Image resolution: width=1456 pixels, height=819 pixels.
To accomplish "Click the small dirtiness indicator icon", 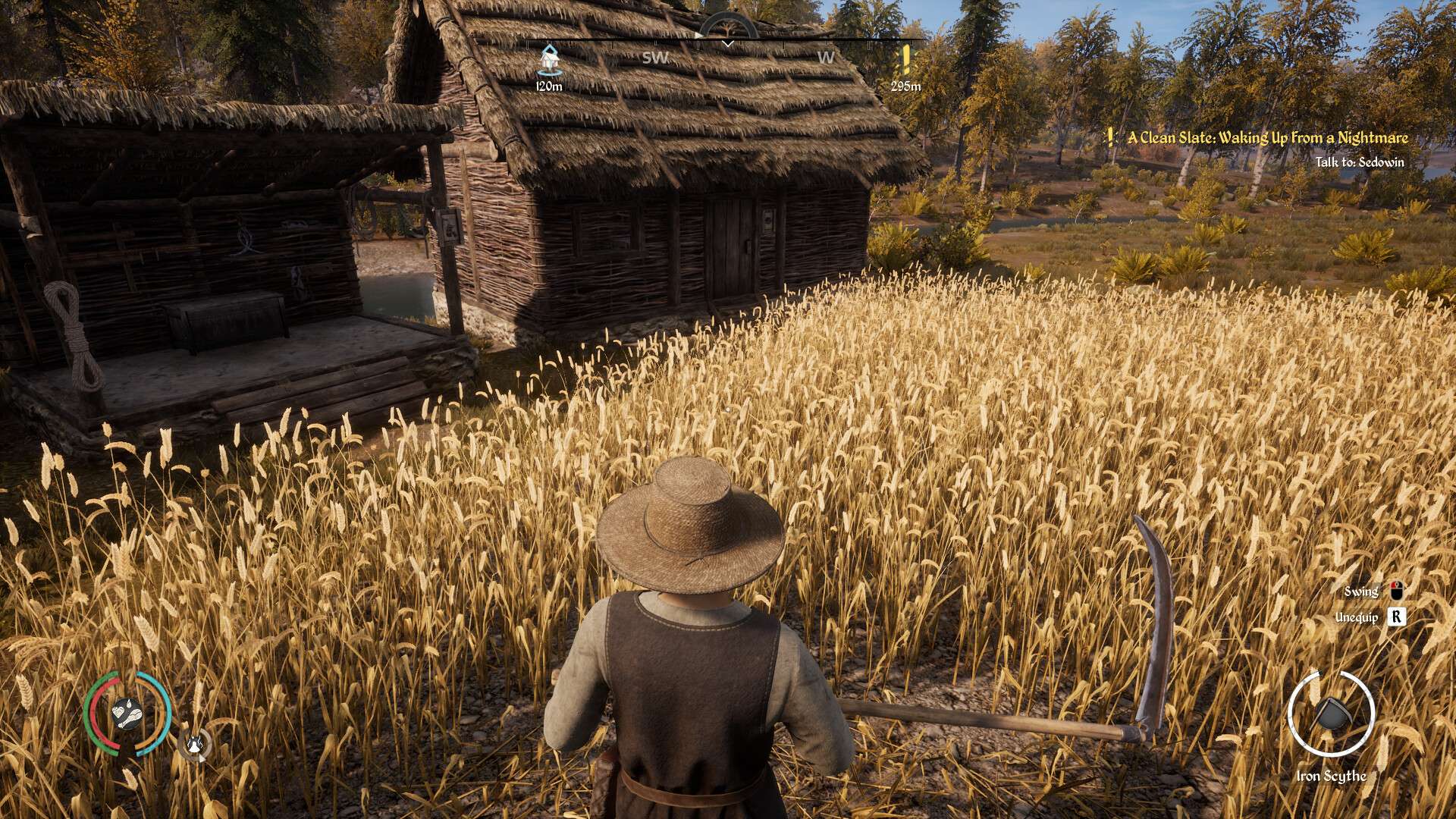I will 195,746.
